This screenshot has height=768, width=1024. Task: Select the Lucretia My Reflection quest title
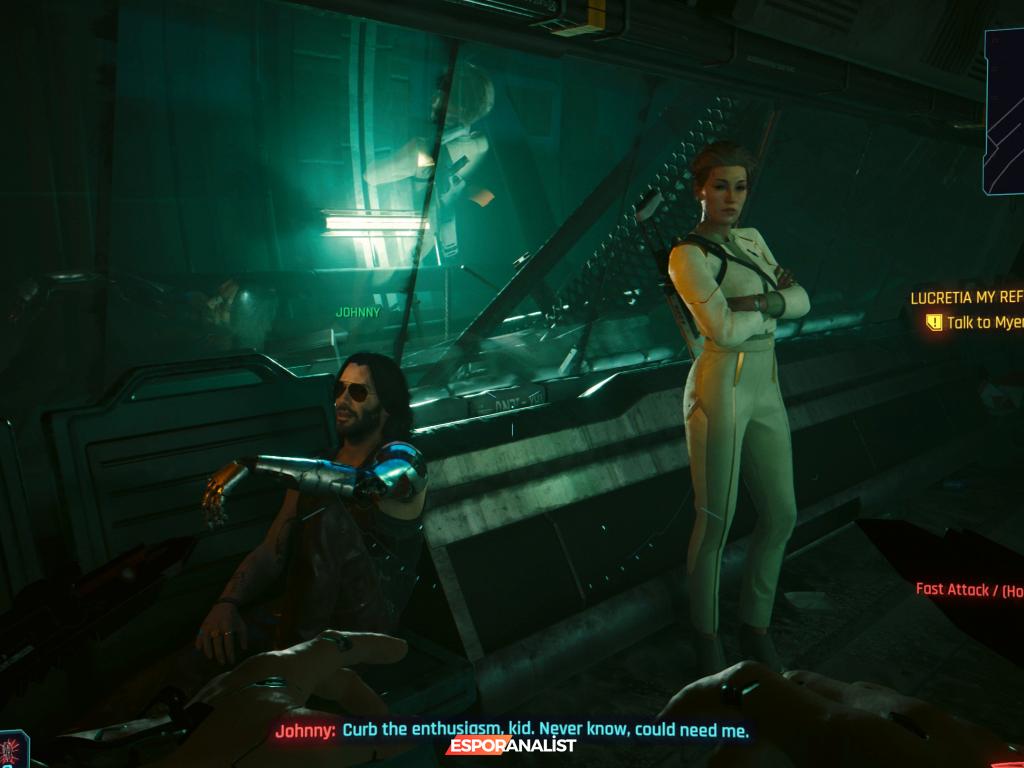pos(966,298)
